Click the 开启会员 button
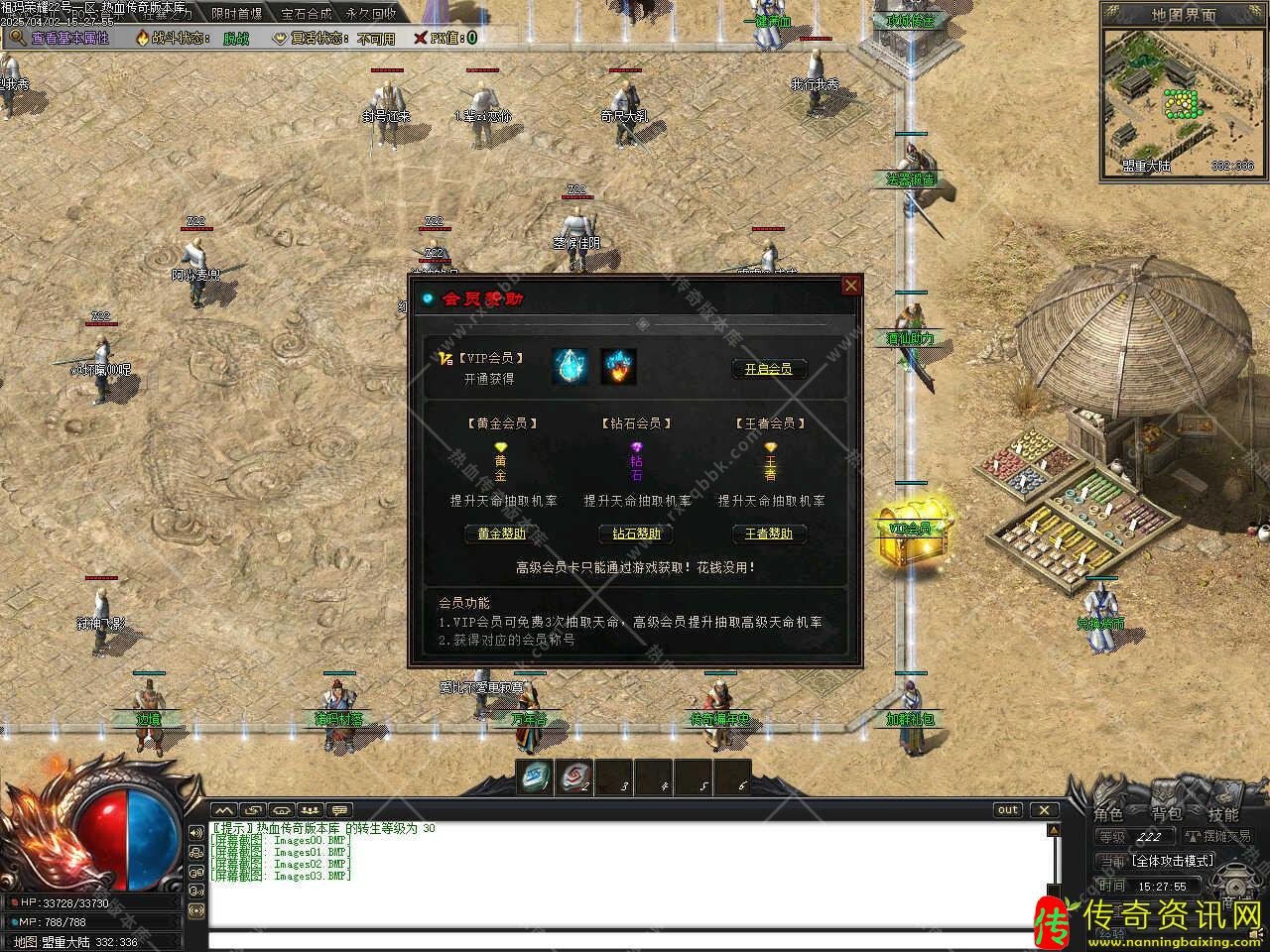 pyautogui.click(x=769, y=369)
